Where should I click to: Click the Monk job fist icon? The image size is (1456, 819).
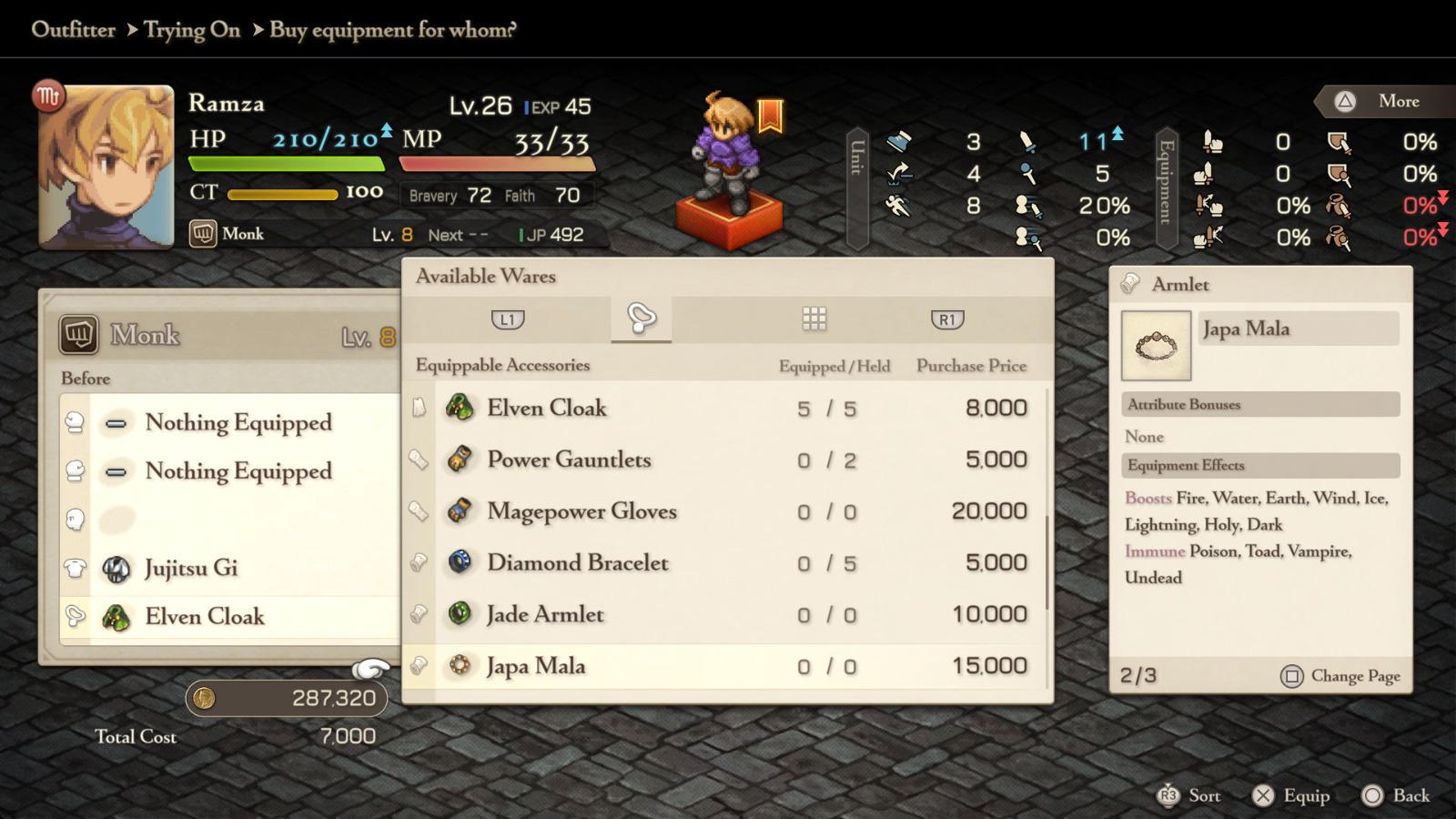click(204, 234)
